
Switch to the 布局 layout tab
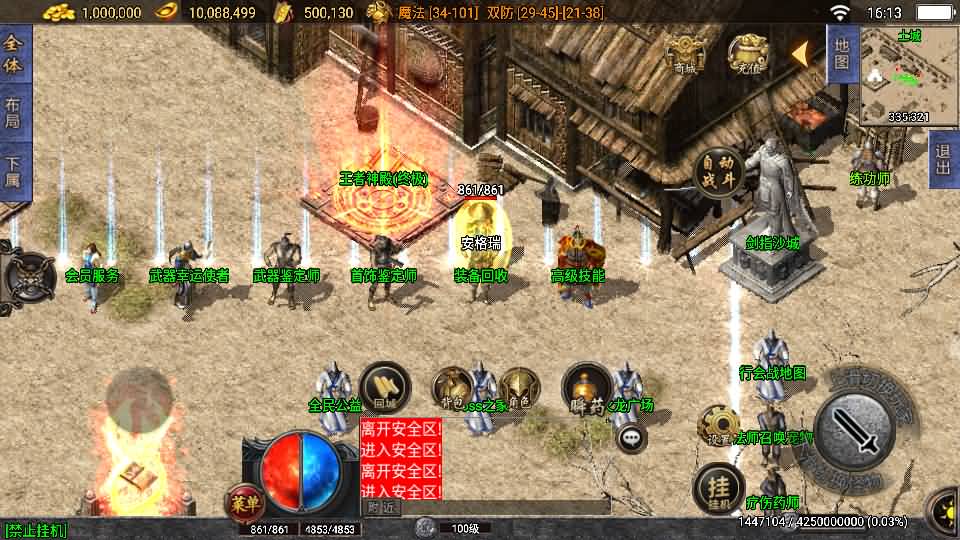13,112
